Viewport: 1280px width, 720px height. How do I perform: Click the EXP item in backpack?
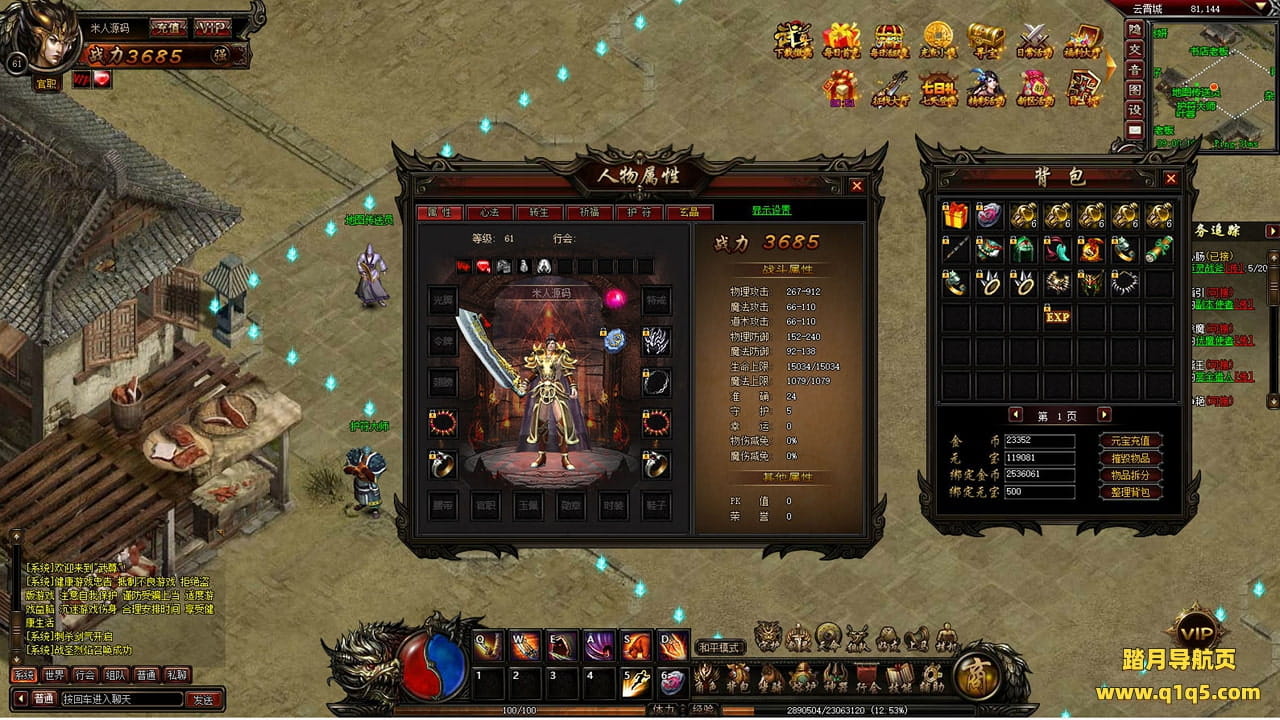(x=1057, y=317)
